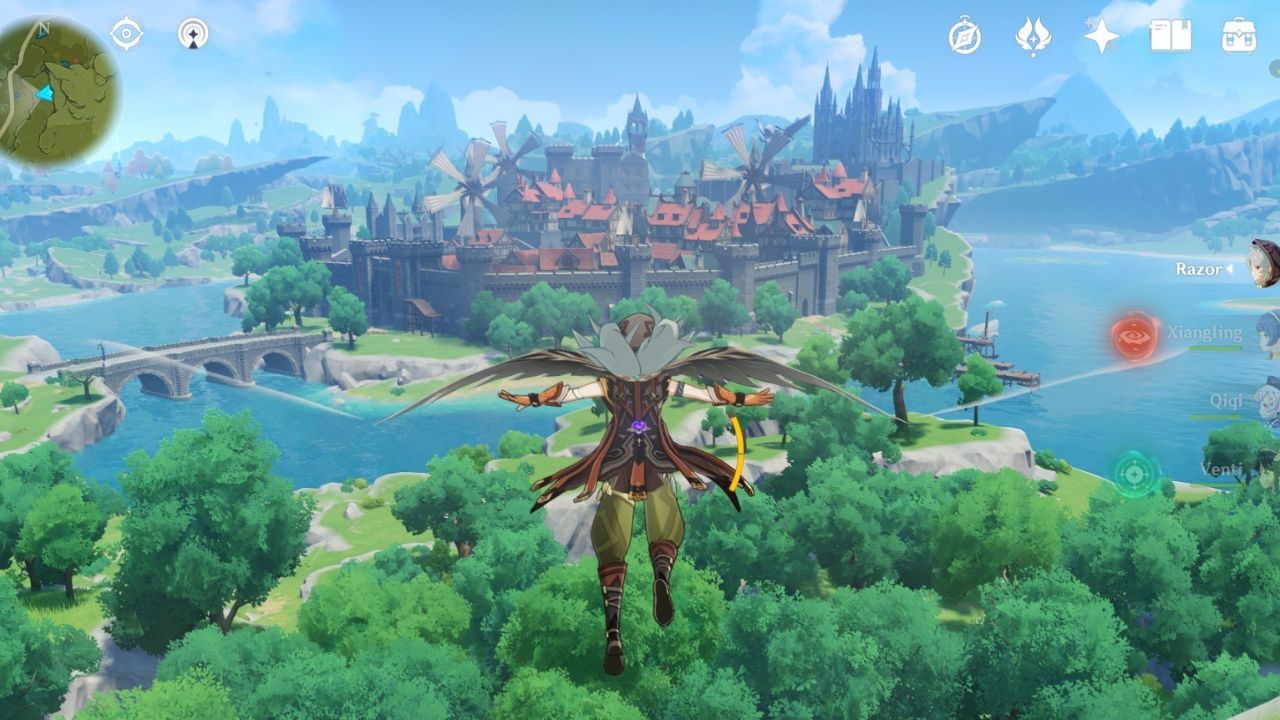The height and width of the screenshot is (720, 1280).
Task: Open the four-pointed star Wish icon
Action: 1101,36
